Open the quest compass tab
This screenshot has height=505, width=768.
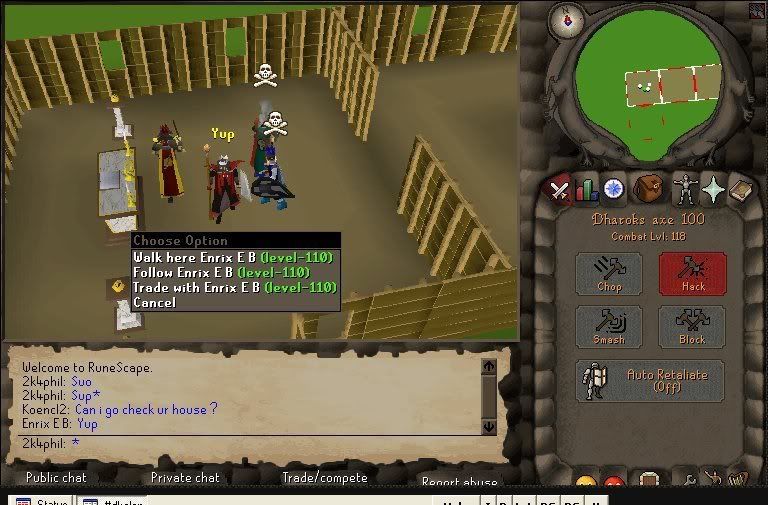(613, 188)
